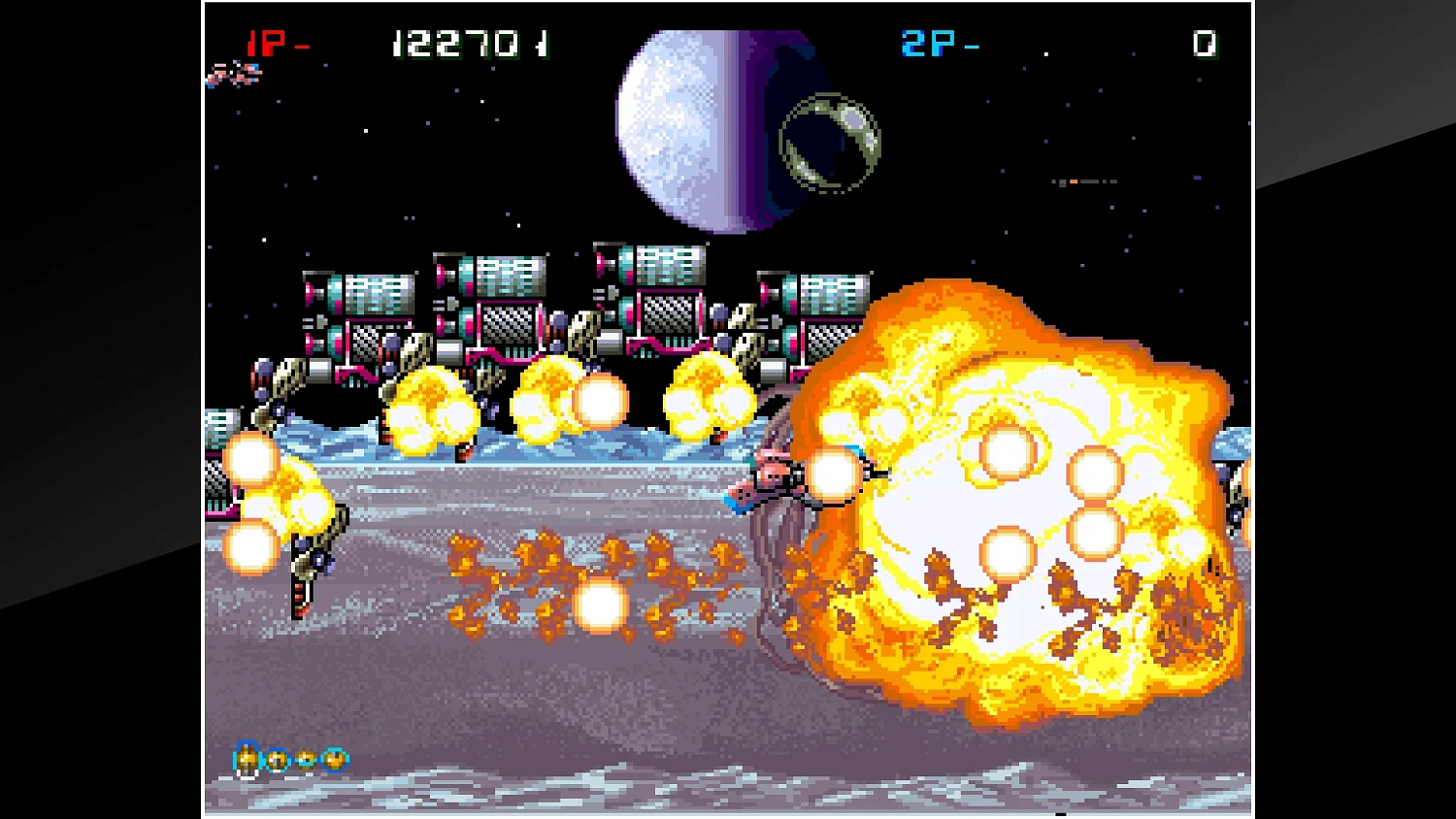
Task: Click the small ship at the top-left corner
Action: click(x=233, y=76)
